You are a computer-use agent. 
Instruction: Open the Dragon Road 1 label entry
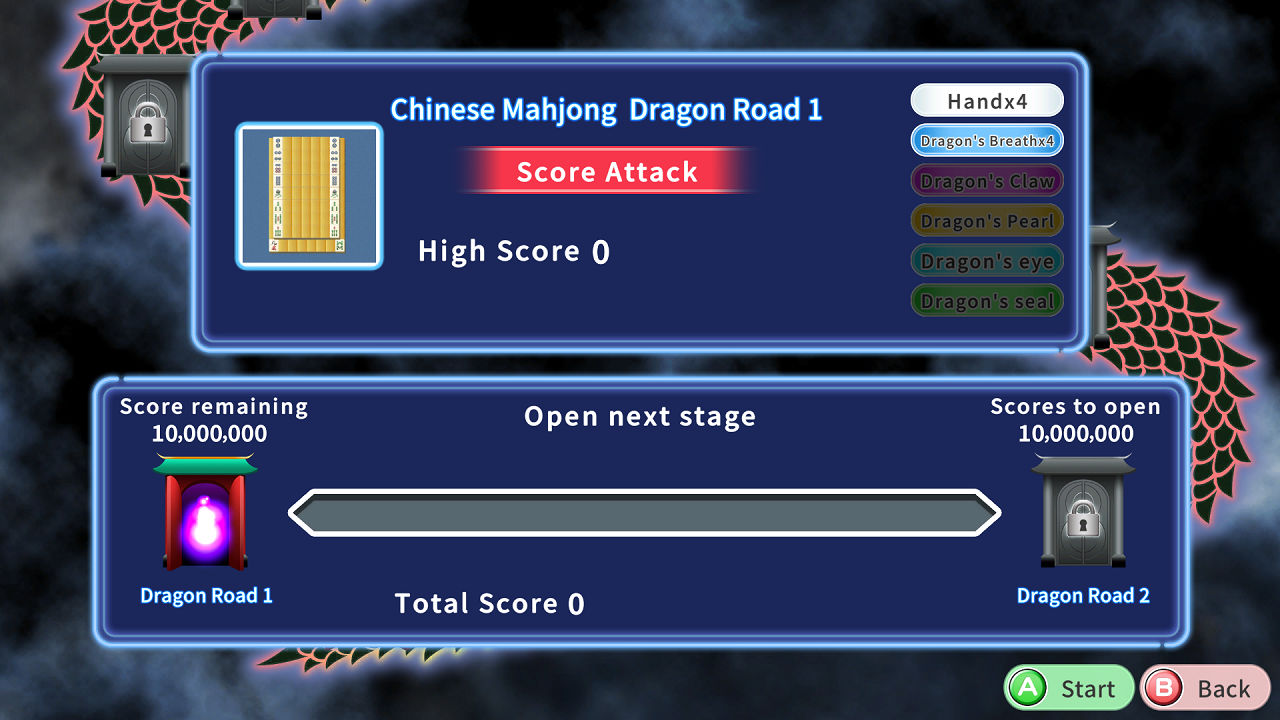[205, 595]
